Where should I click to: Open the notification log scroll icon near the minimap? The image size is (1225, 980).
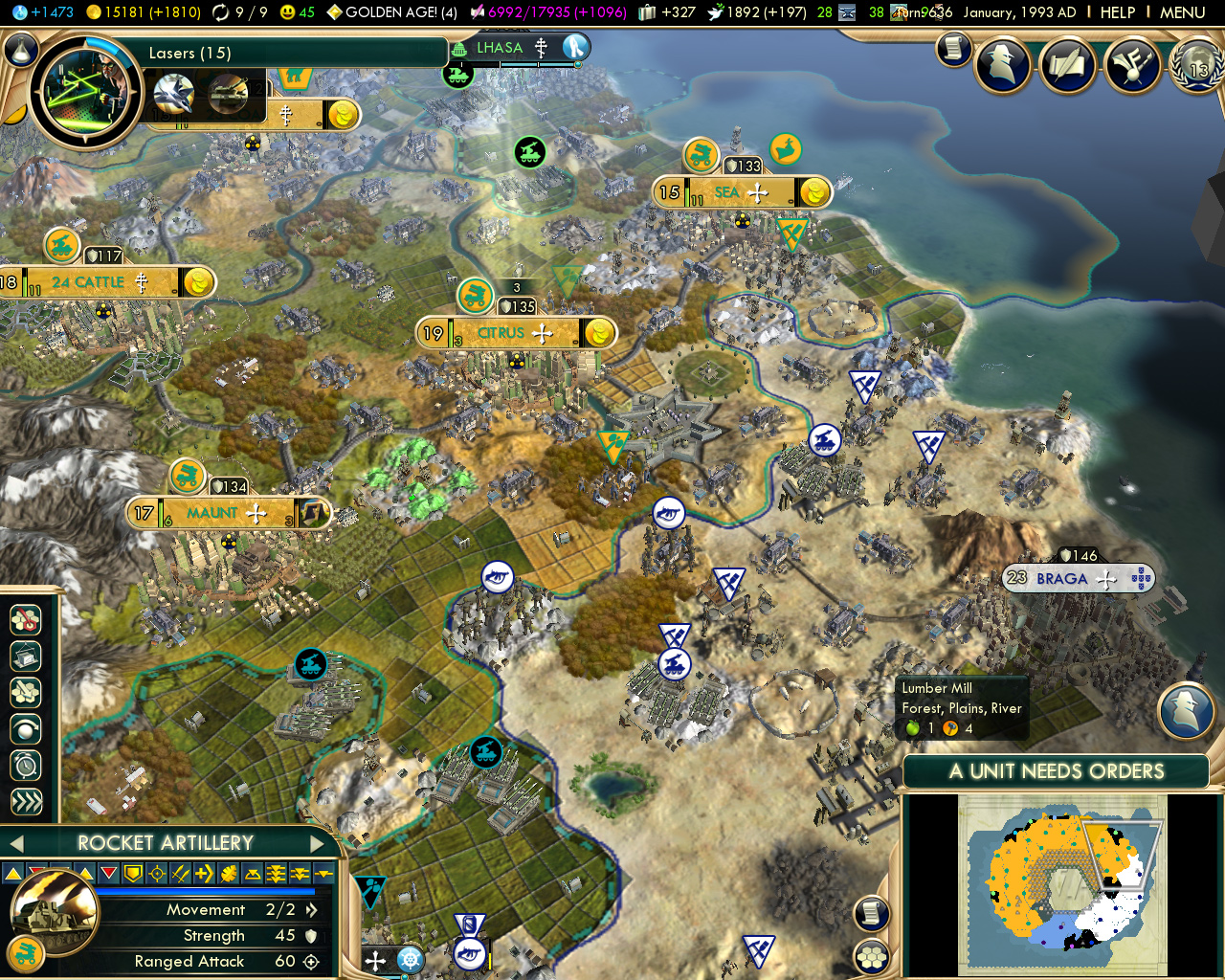871,914
